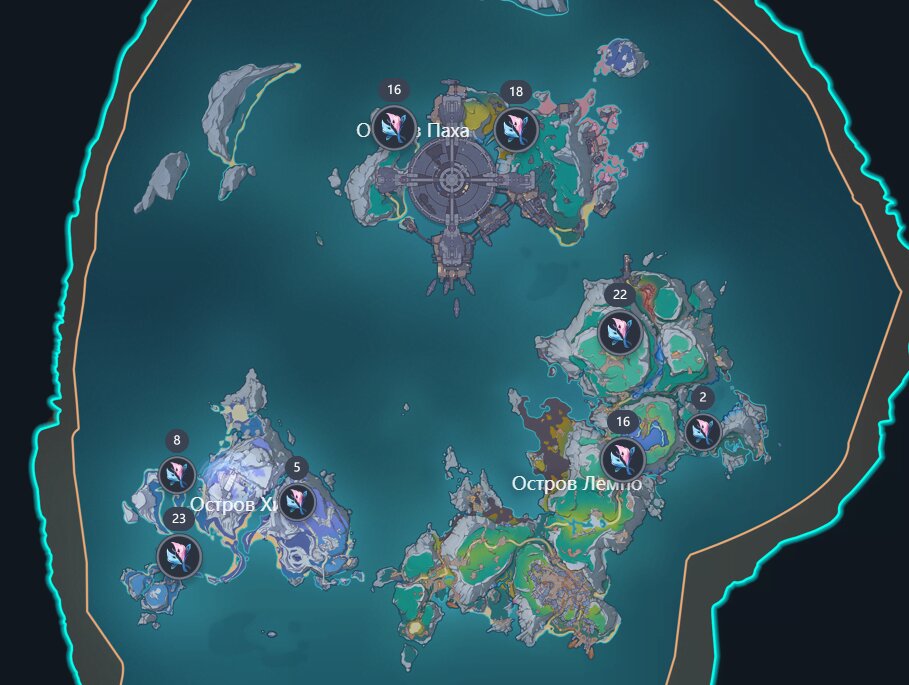This screenshot has width=909, height=685.
Task: Select the map marker numbered 18
Action: pos(516,129)
